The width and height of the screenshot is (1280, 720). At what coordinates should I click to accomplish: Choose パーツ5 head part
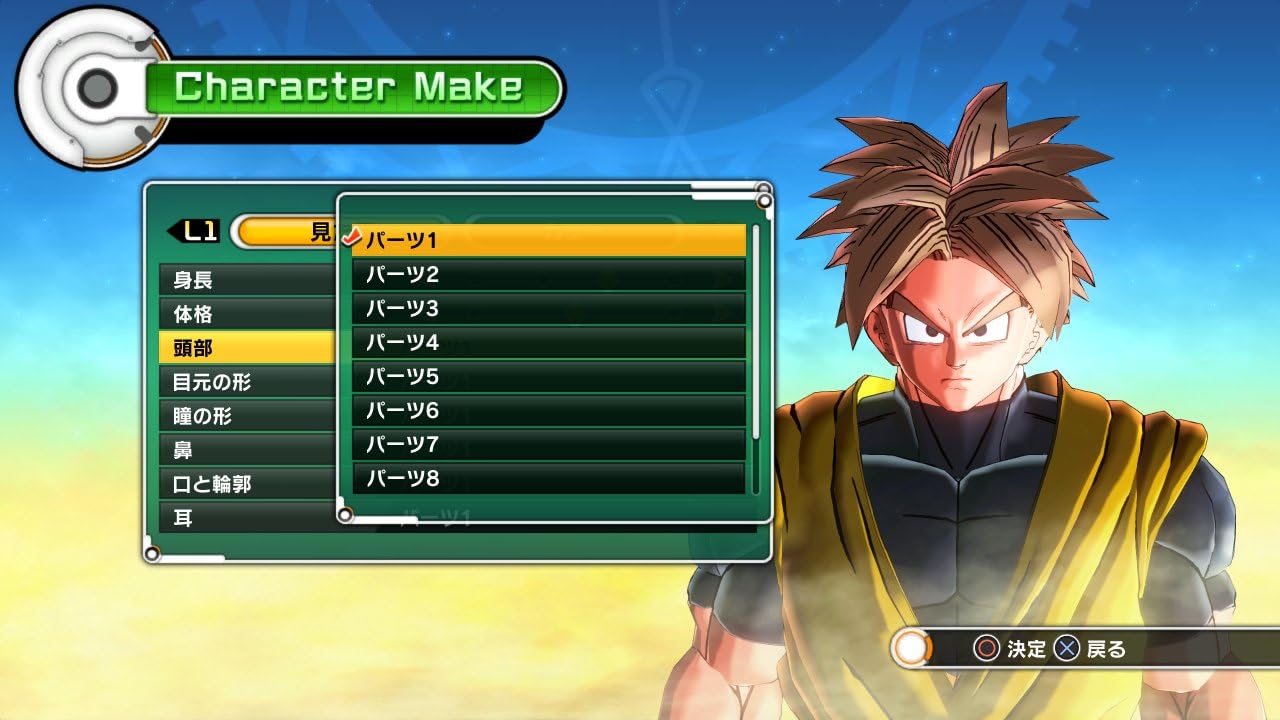coord(548,376)
